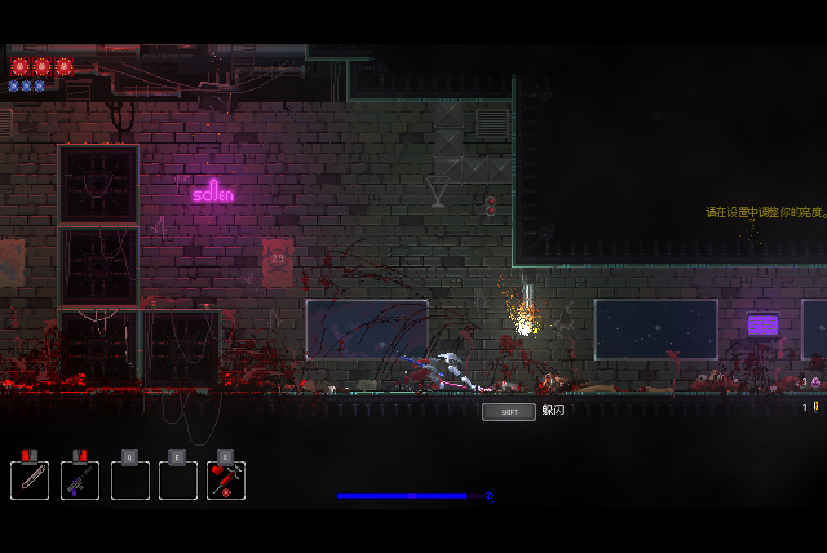The image size is (827, 553).
Task: Select the purple rifle weapon slot
Action: [x=80, y=480]
